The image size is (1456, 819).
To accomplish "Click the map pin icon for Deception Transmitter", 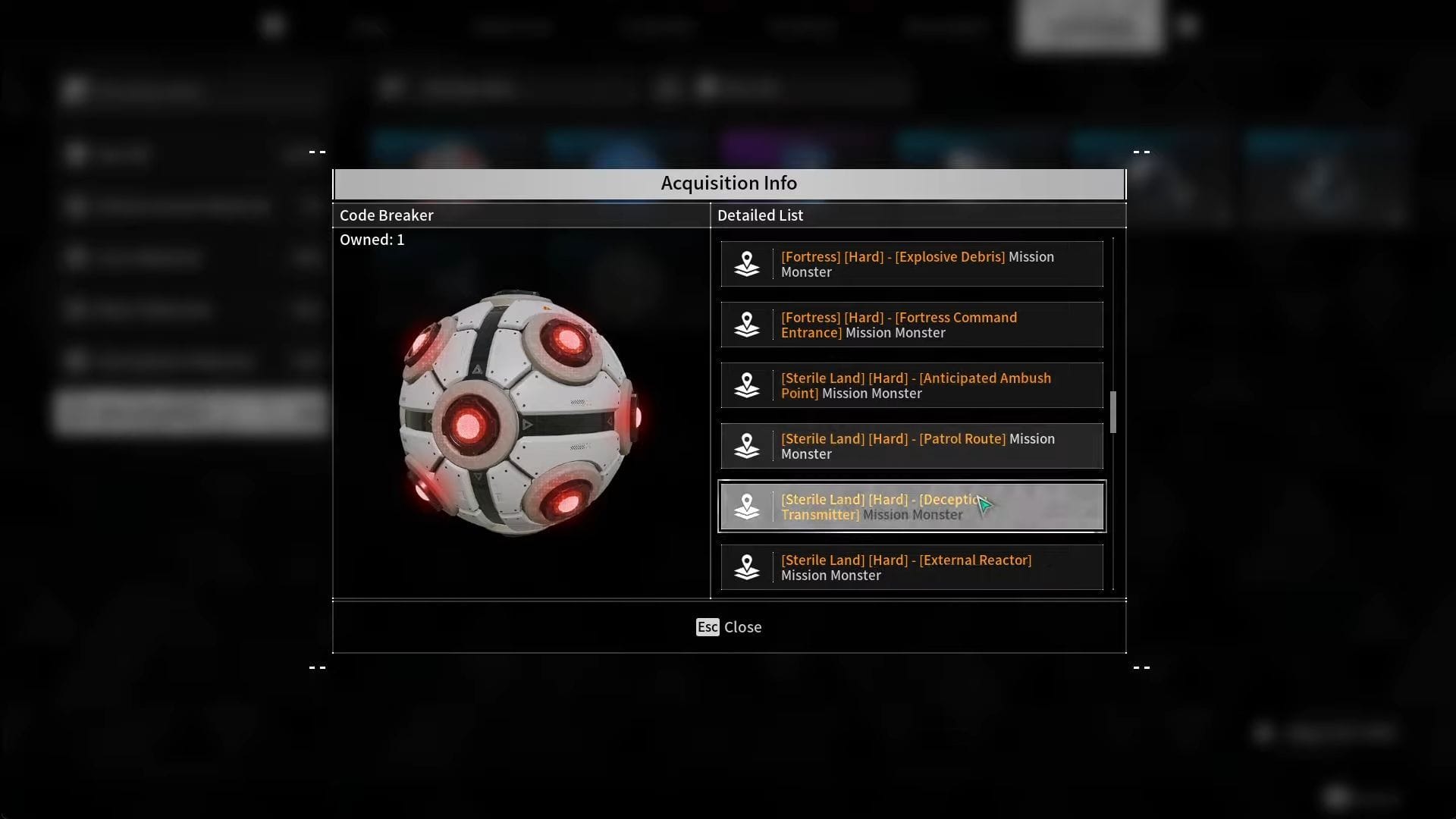I will 748,507.
